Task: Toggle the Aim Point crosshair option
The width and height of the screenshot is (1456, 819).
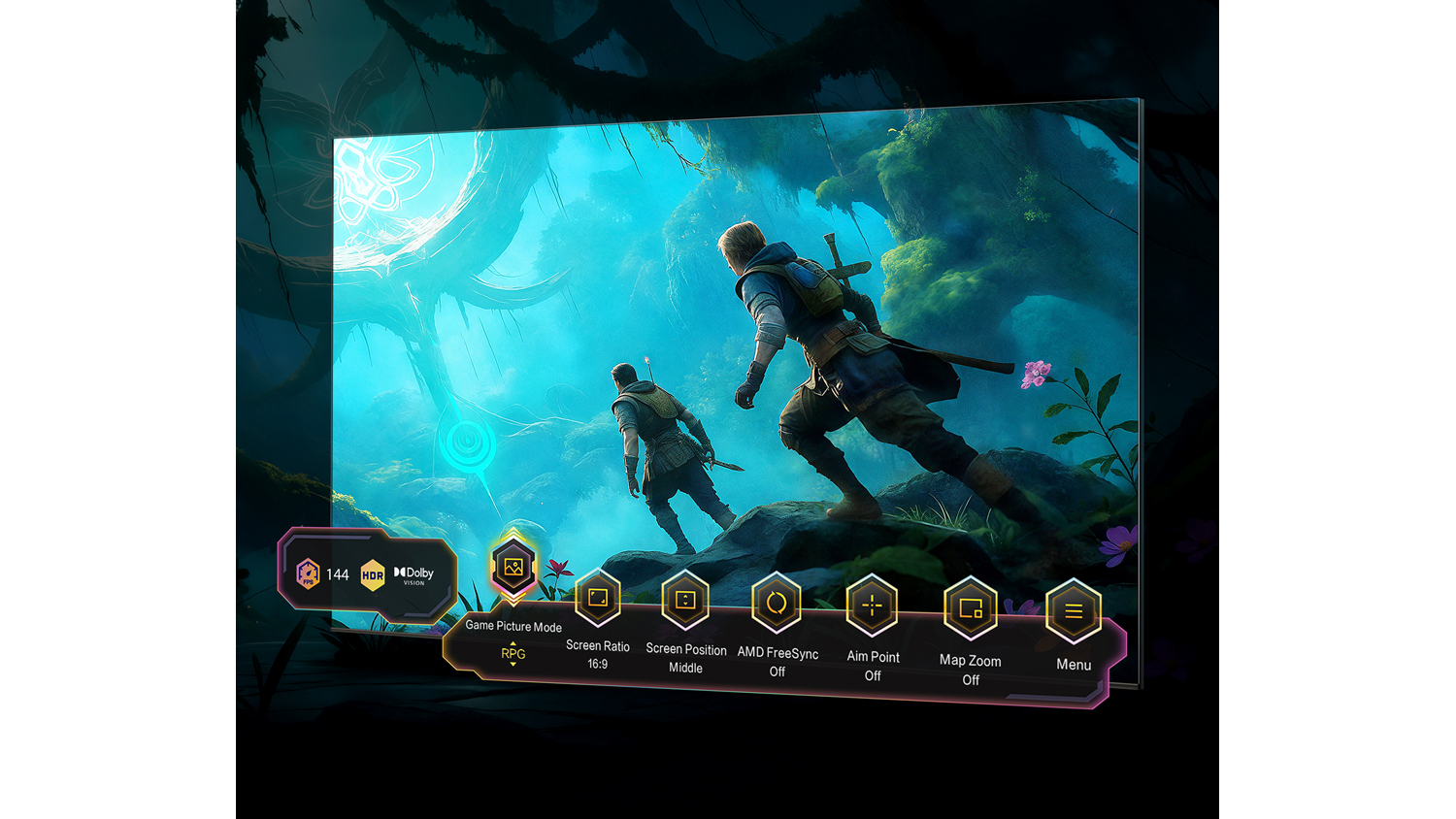Action: click(873, 606)
